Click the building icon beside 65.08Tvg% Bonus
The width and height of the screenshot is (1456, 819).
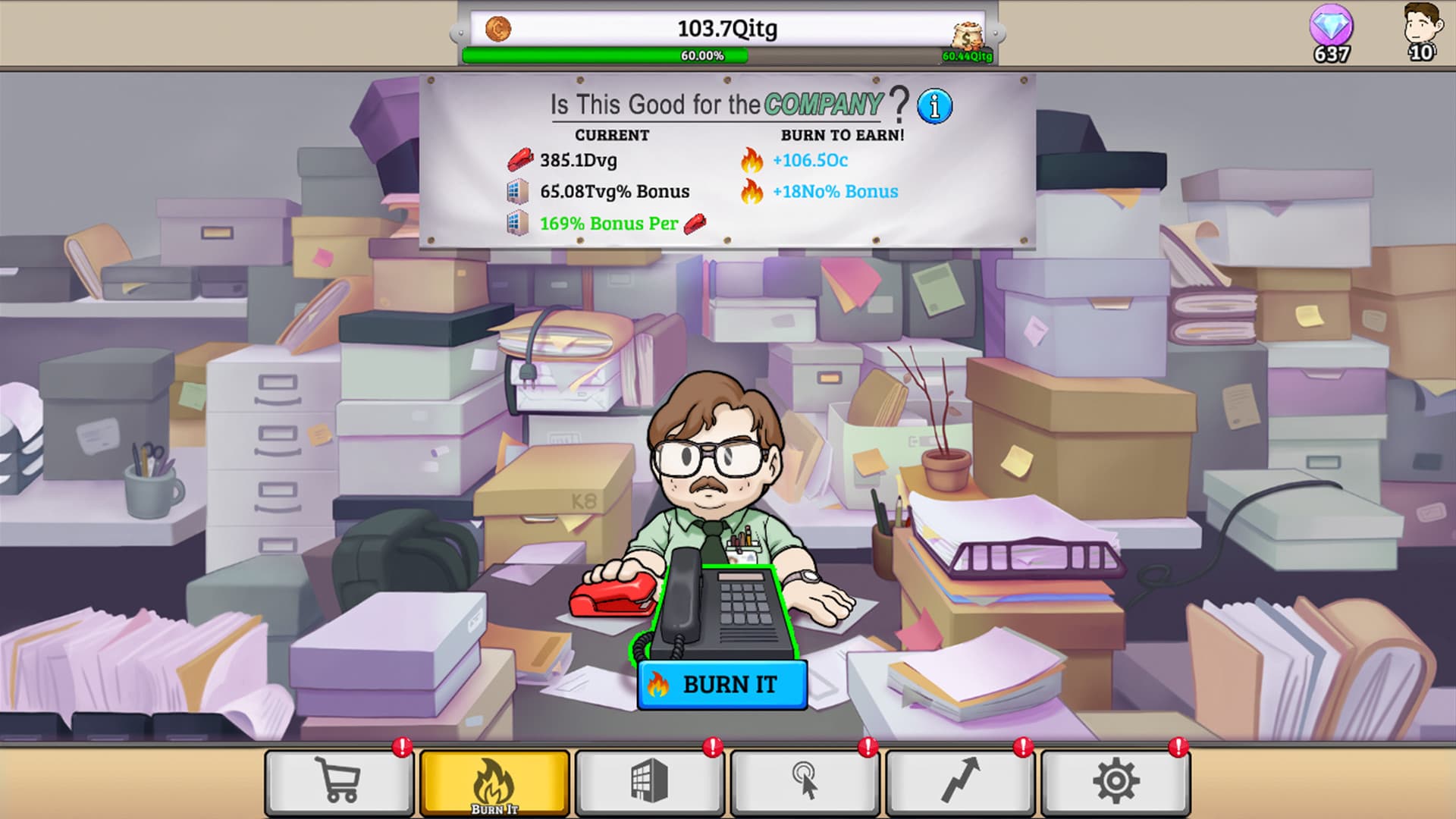[519, 191]
